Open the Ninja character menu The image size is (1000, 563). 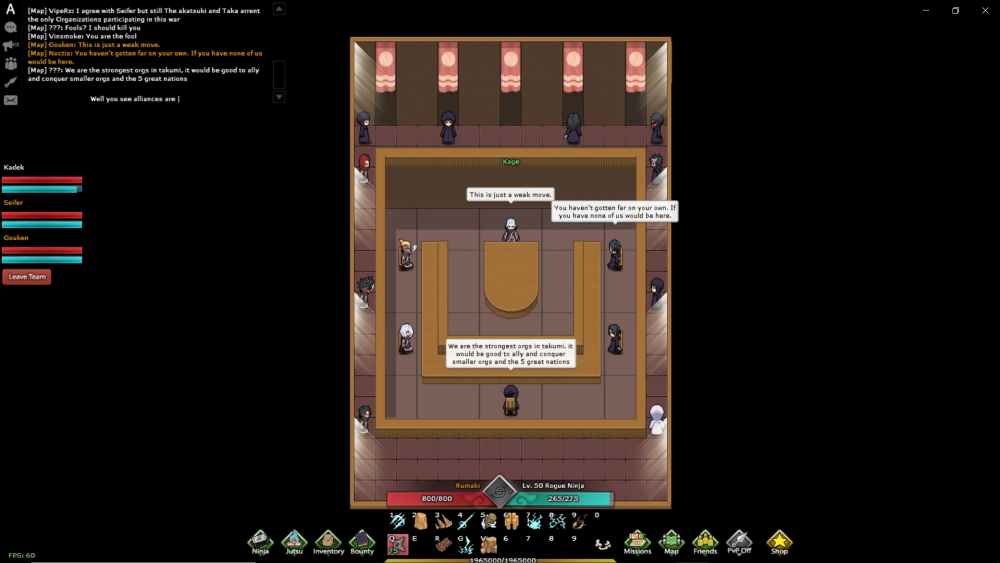coord(260,541)
